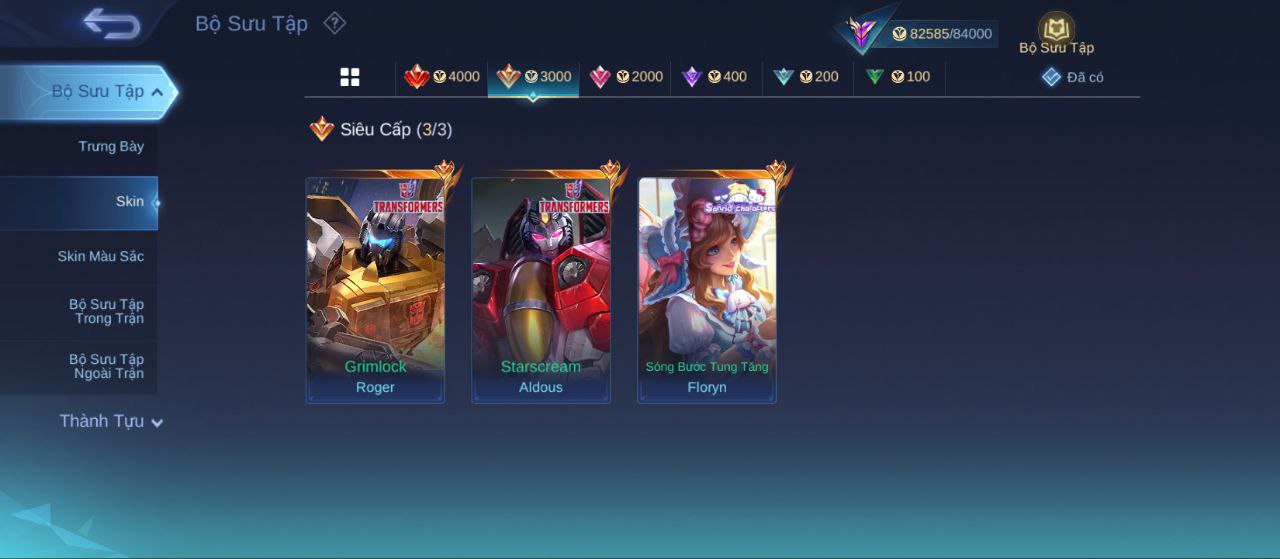The image size is (1280, 559).
Task: Switch to the 4000 tier tab
Action: pos(442,77)
